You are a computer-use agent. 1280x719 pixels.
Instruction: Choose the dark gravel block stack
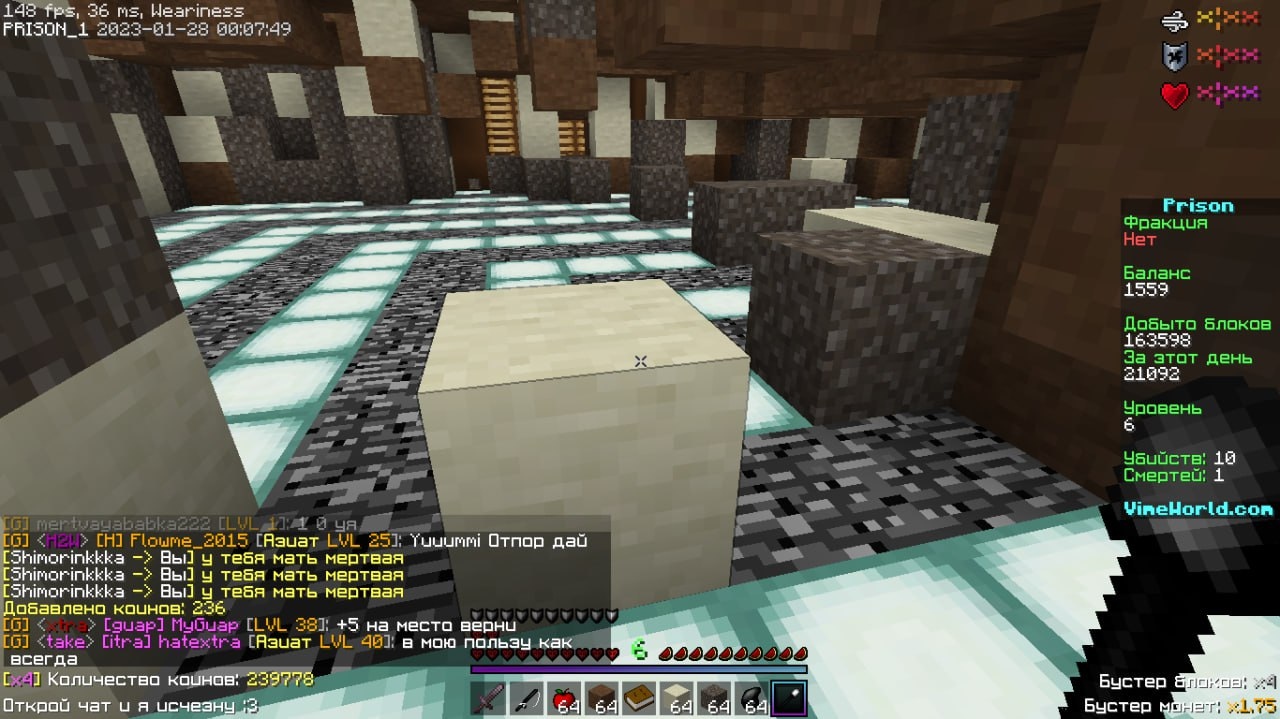714,699
